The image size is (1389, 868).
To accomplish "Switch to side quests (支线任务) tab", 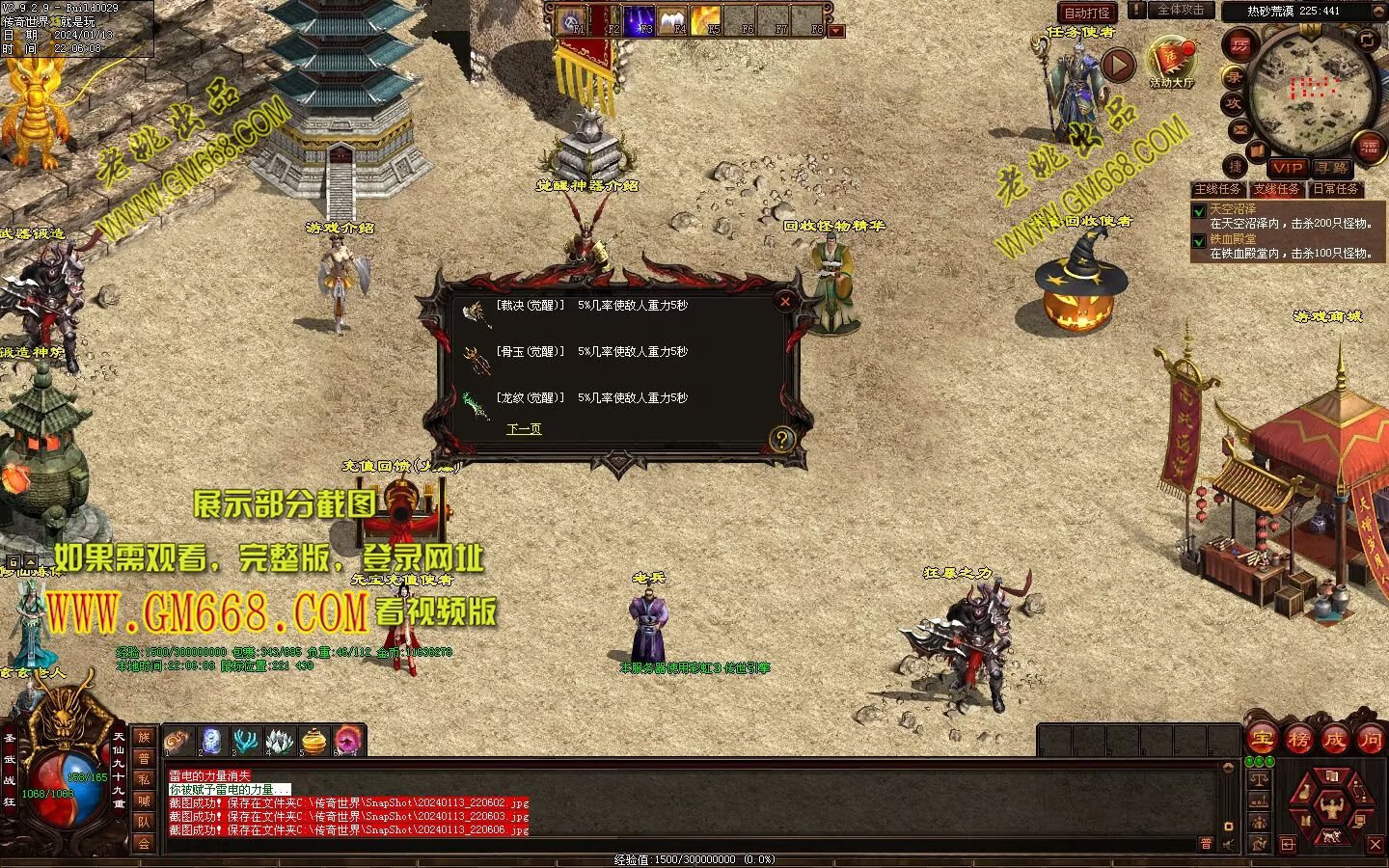I will tap(1277, 189).
